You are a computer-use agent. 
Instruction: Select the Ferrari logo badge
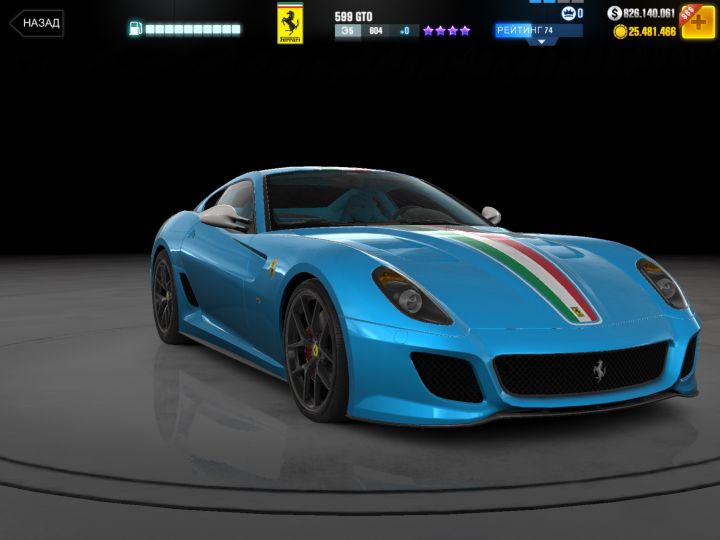click(290, 23)
